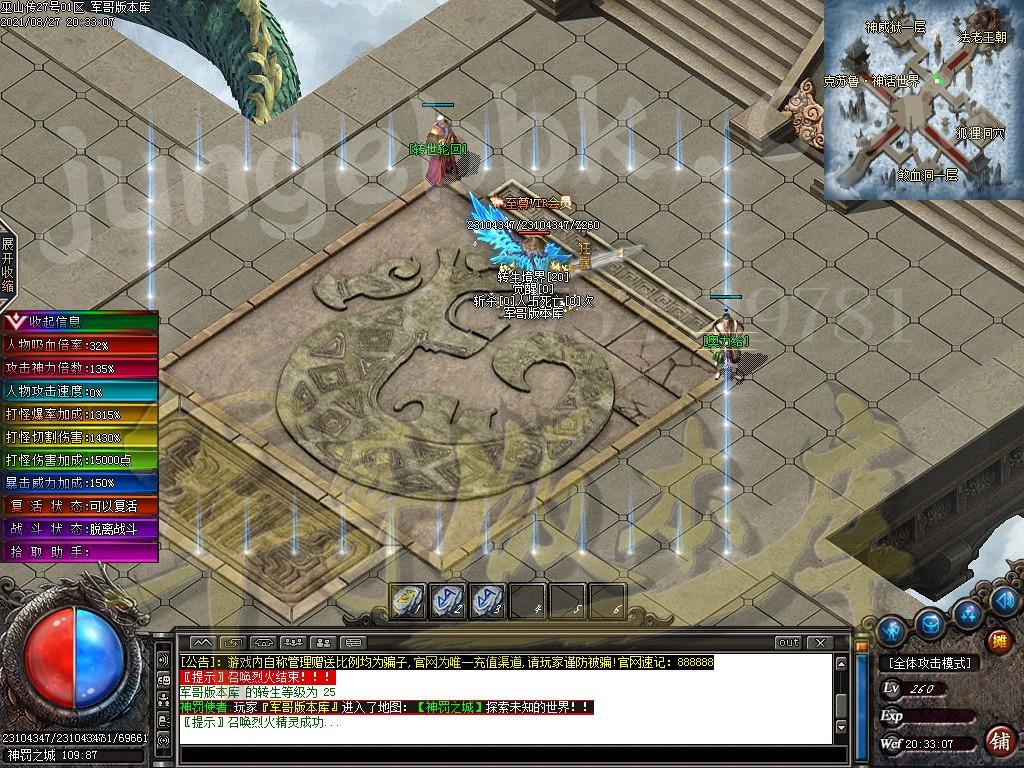Open the 铺 shop button

997,741
